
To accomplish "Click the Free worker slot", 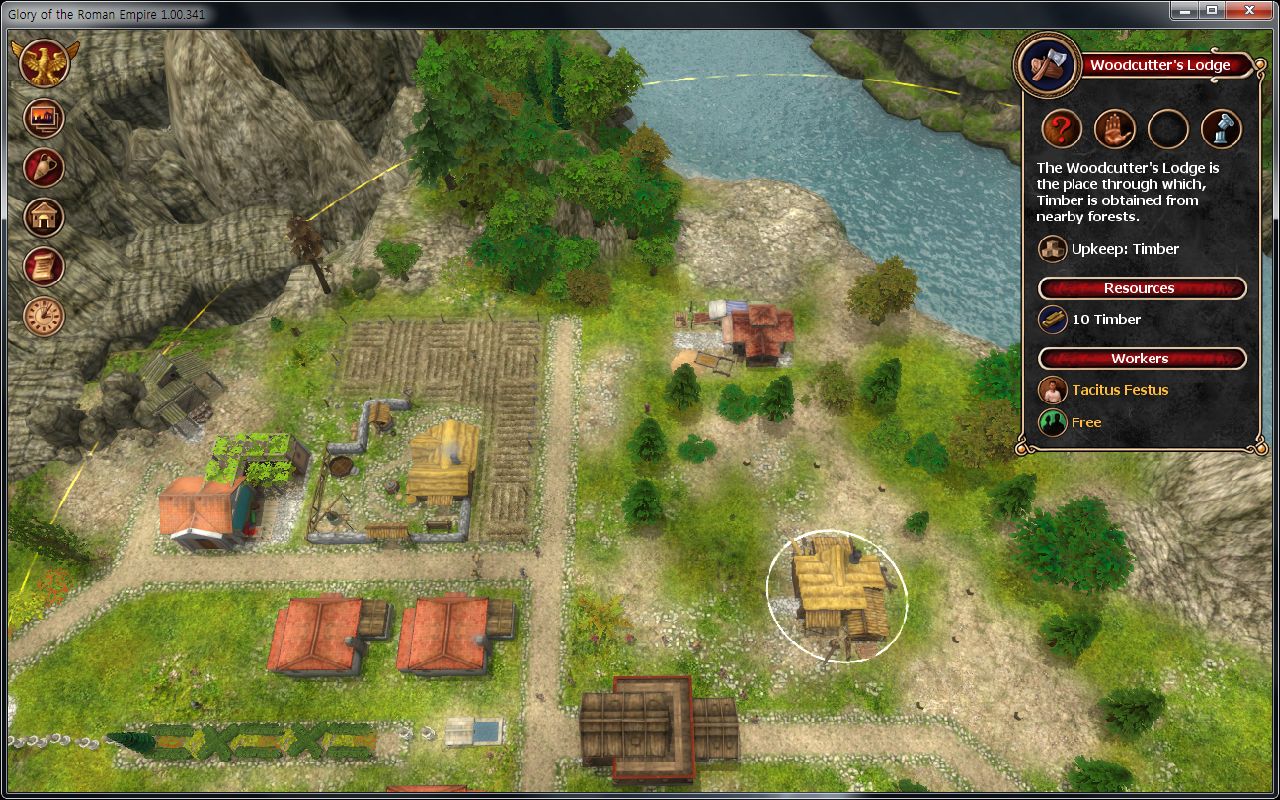I will pos(1086,422).
